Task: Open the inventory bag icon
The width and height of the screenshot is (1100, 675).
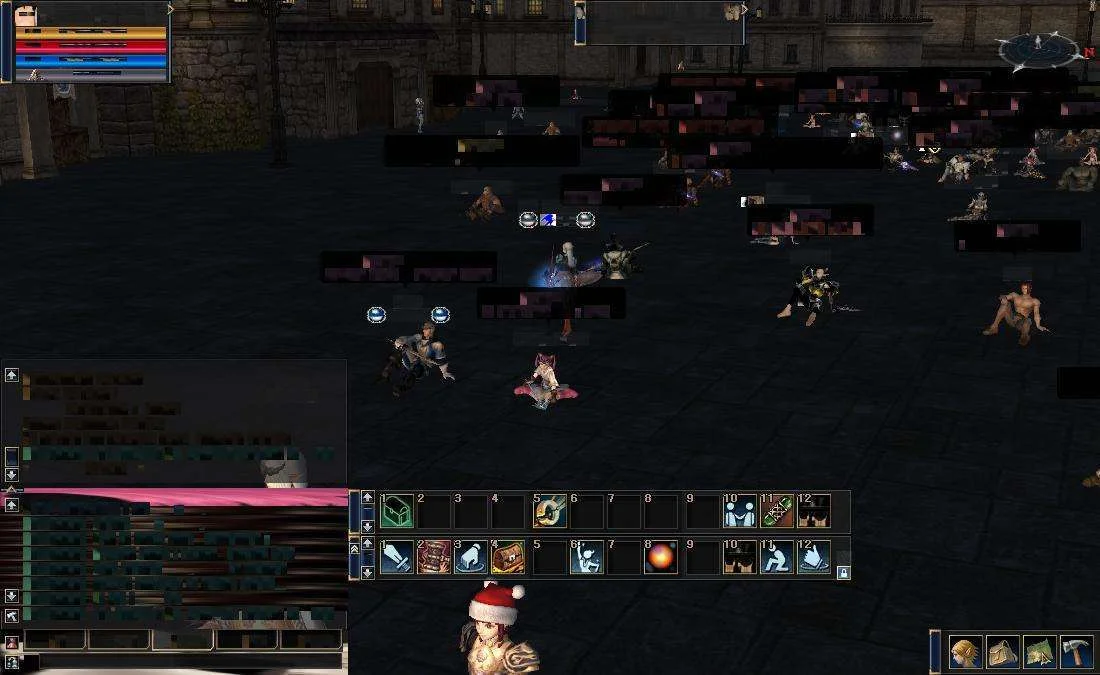Action: 1003,653
